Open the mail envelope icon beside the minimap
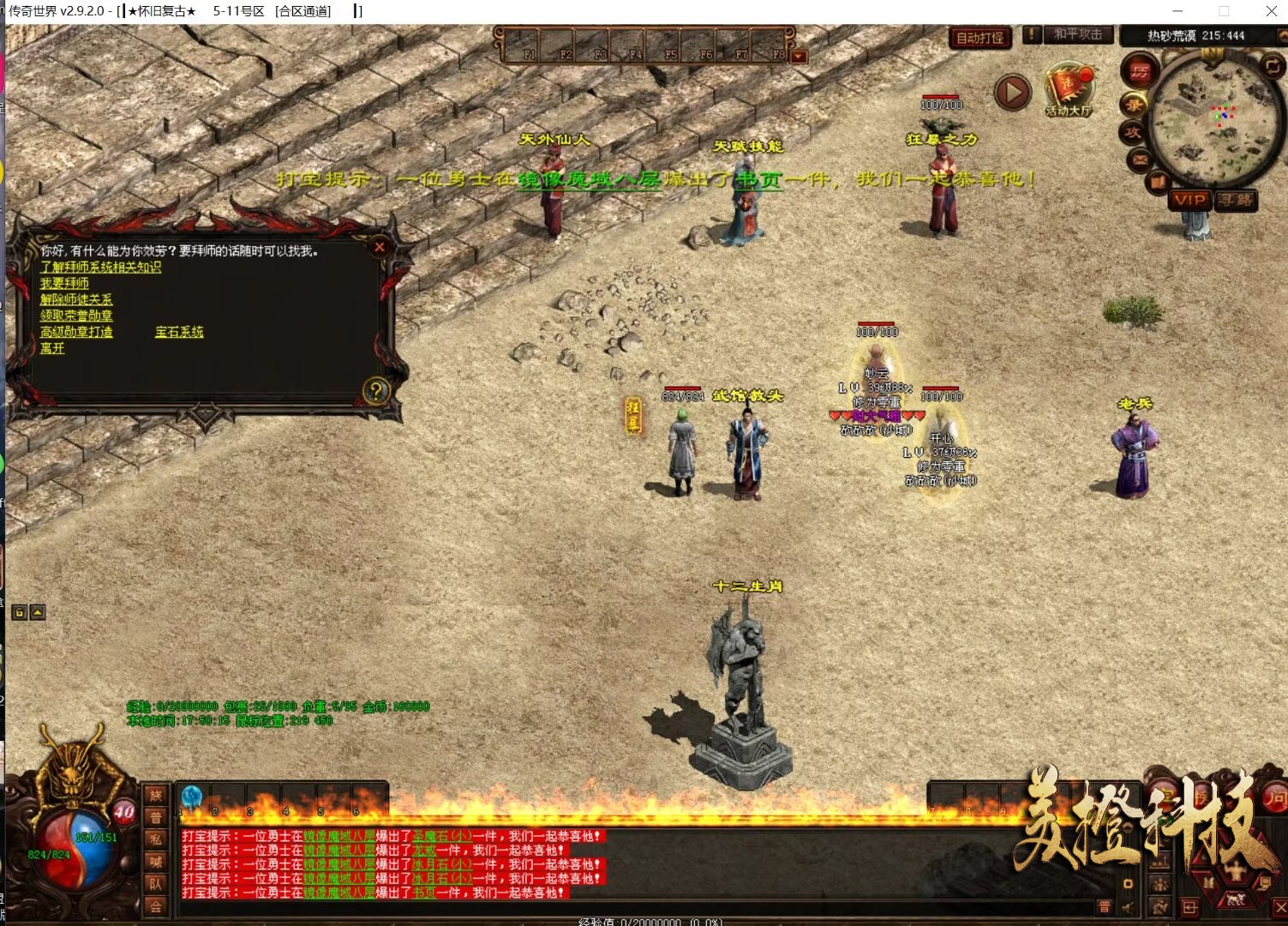Image resolution: width=1288 pixels, height=926 pixels. point(1140,159)
